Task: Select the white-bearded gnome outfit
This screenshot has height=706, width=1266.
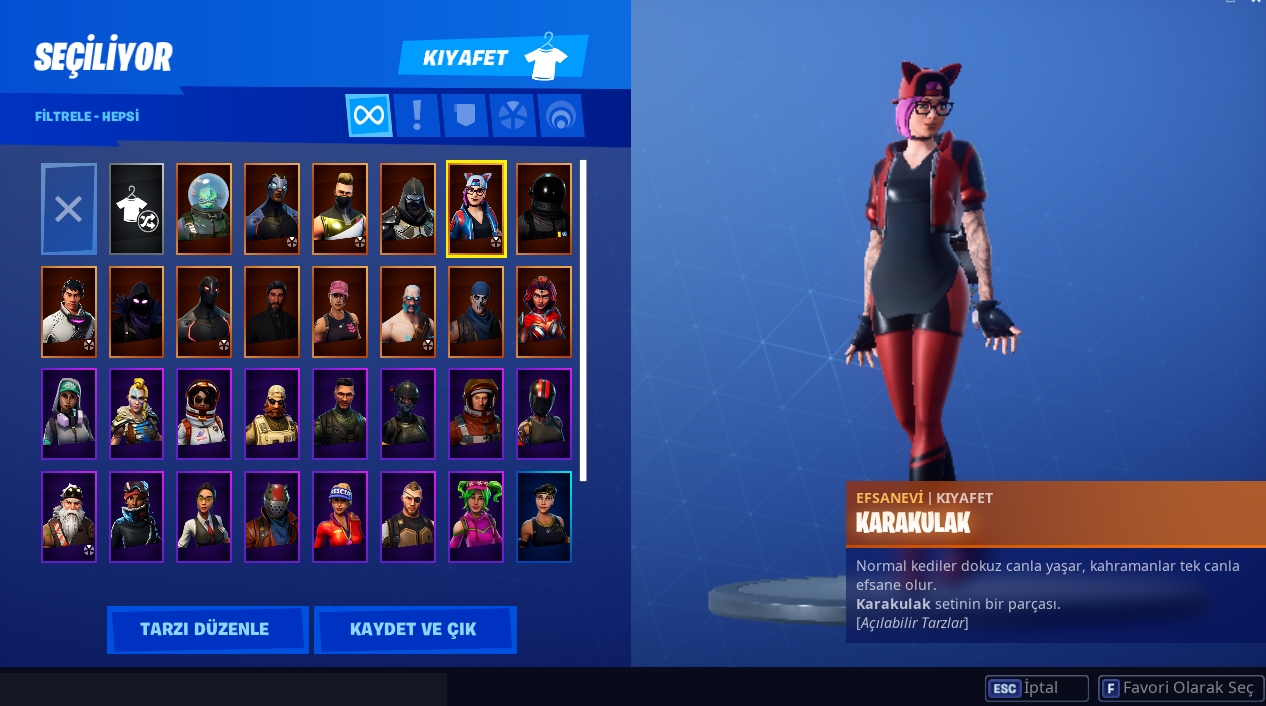Action: point(69,516)
